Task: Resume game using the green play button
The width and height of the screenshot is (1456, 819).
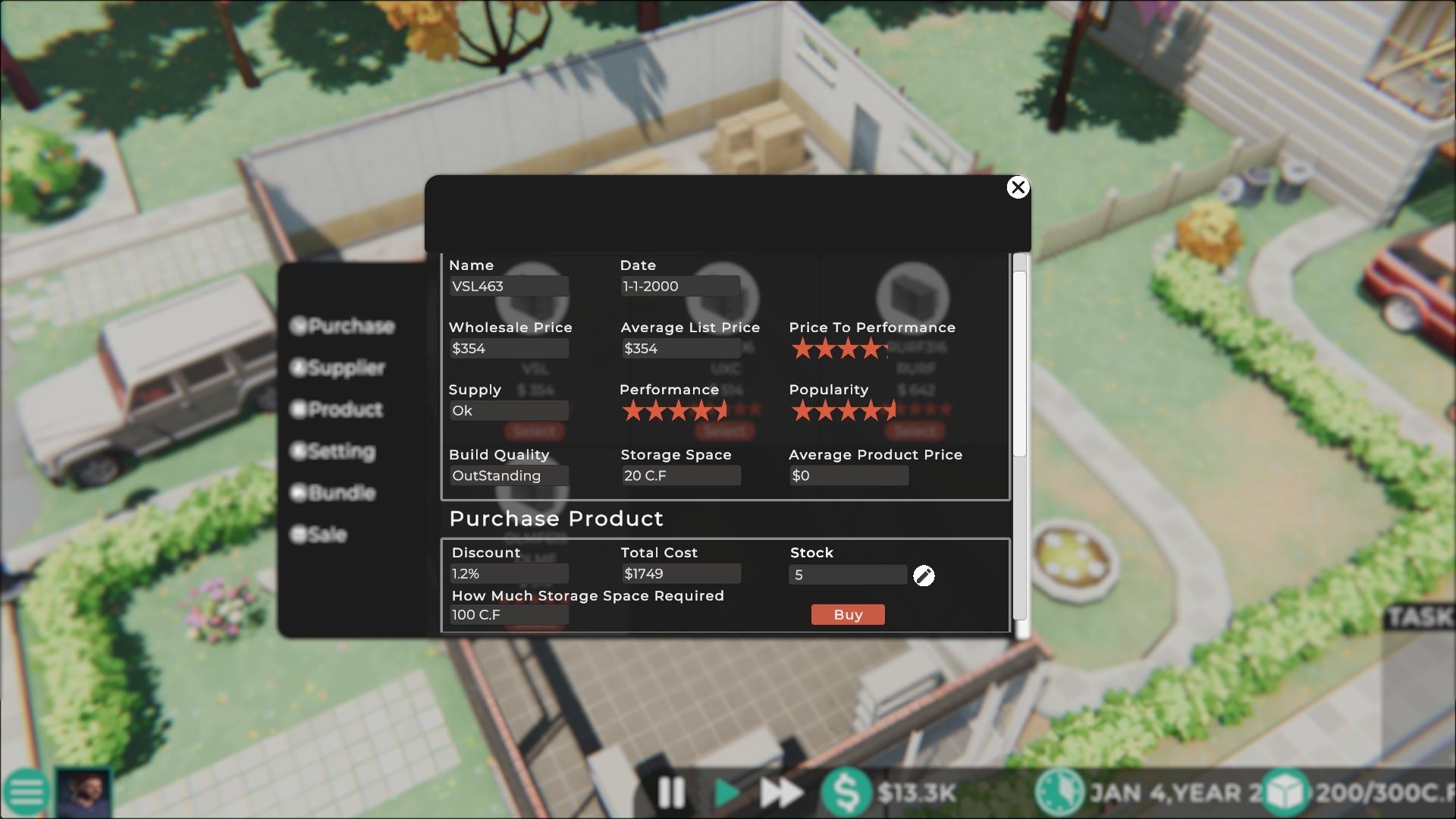Action: pyautogui.click(x=726, y=793)
